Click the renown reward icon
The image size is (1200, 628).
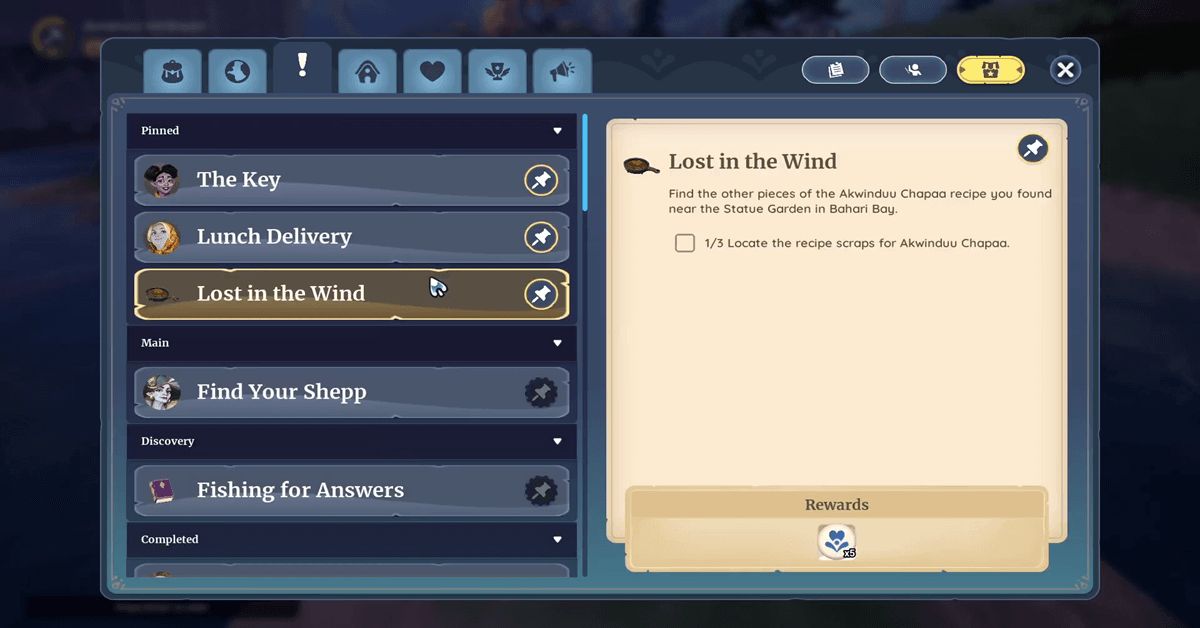[x=836, y=541]
